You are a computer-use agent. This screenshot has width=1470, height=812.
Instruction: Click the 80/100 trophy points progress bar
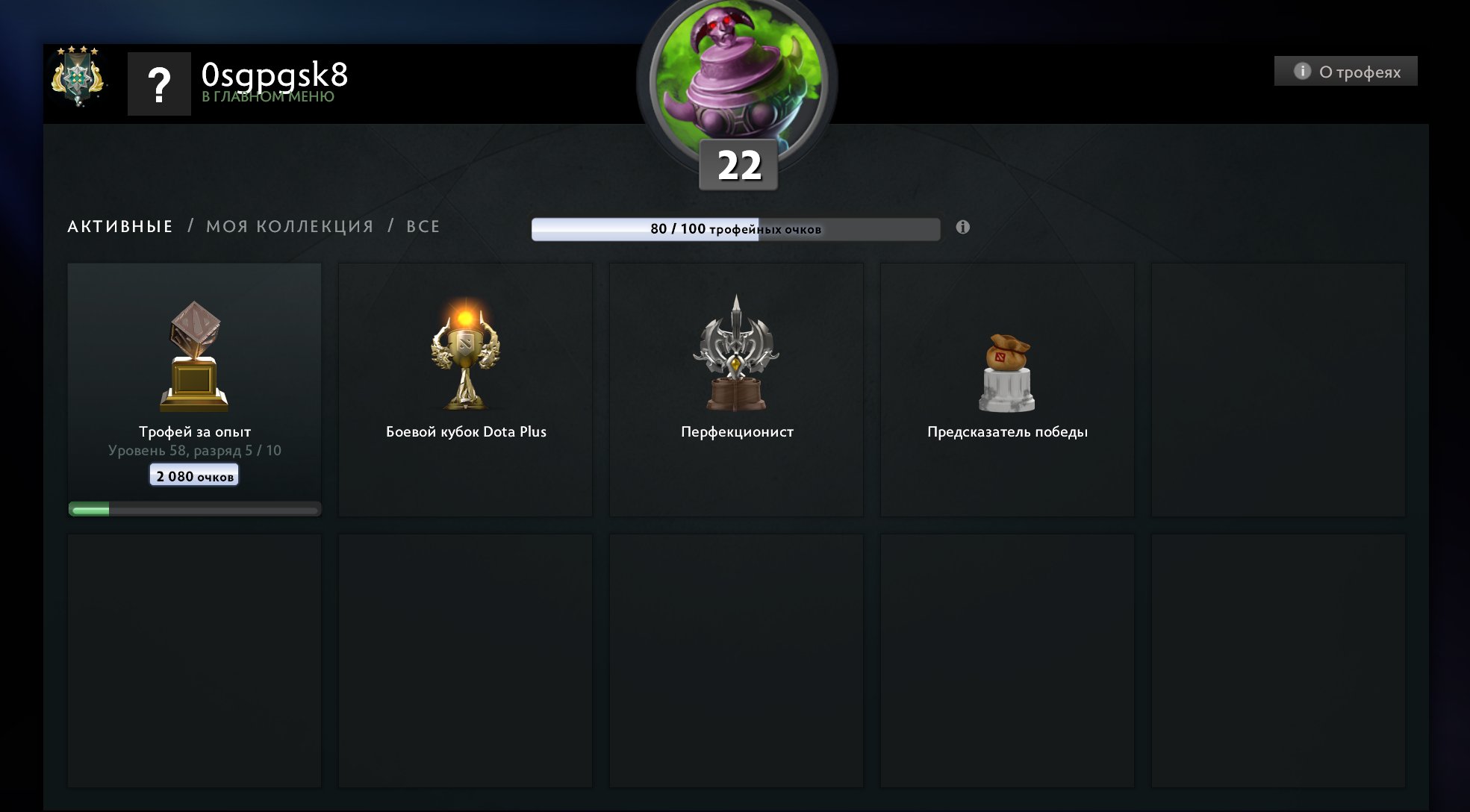735,229
